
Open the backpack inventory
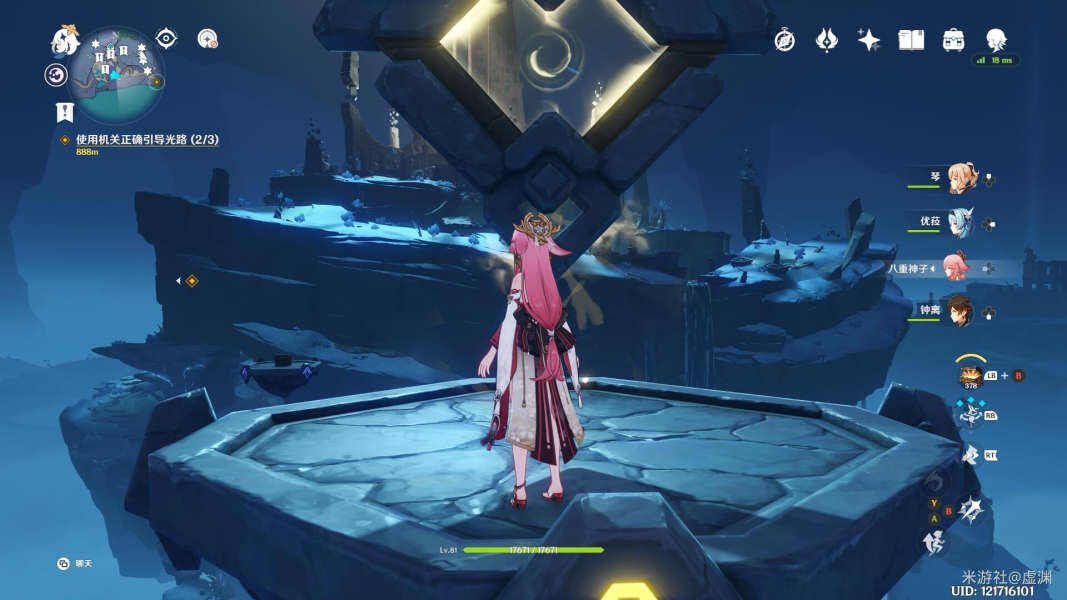click(953, 40)
